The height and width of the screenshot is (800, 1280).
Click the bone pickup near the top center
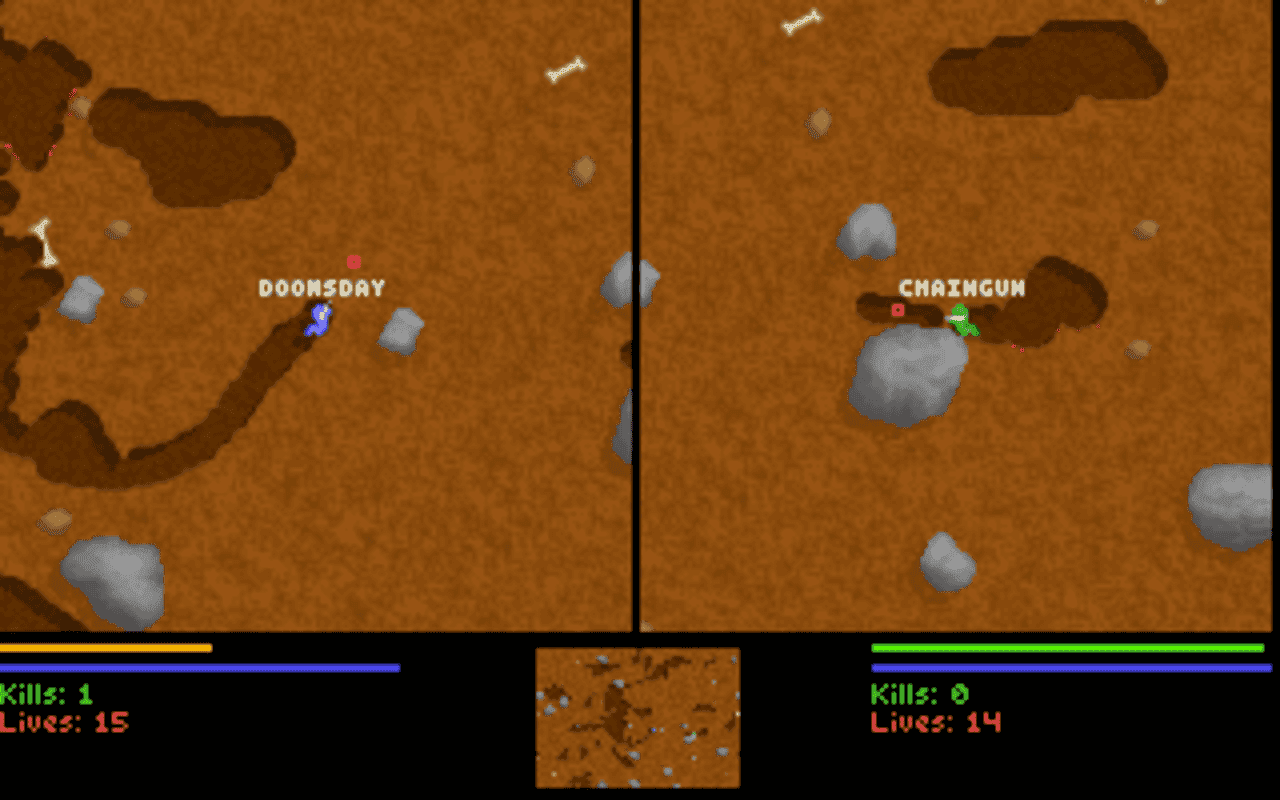(x=565, y=70)
